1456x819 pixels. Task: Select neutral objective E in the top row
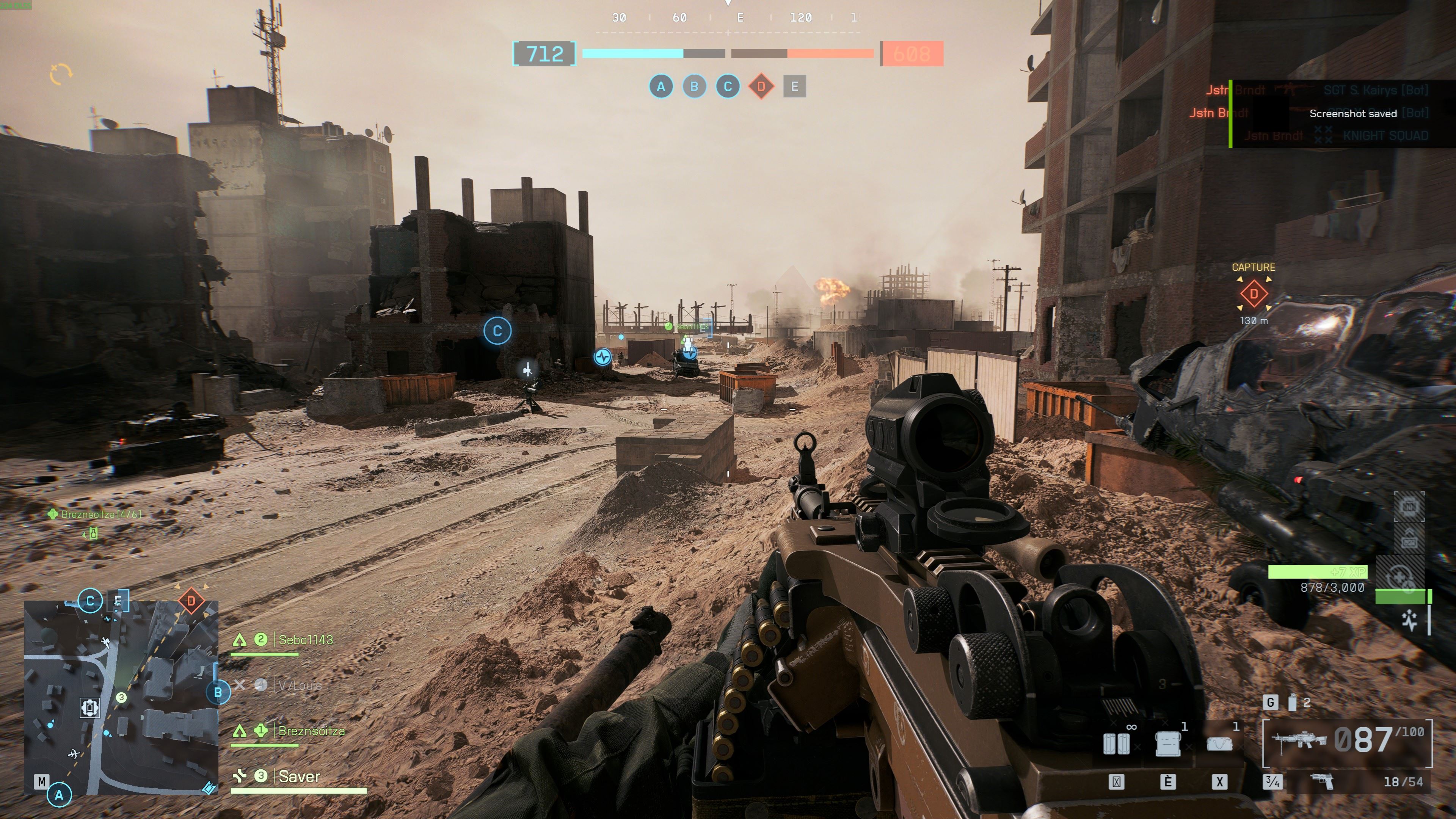point(794,87)
